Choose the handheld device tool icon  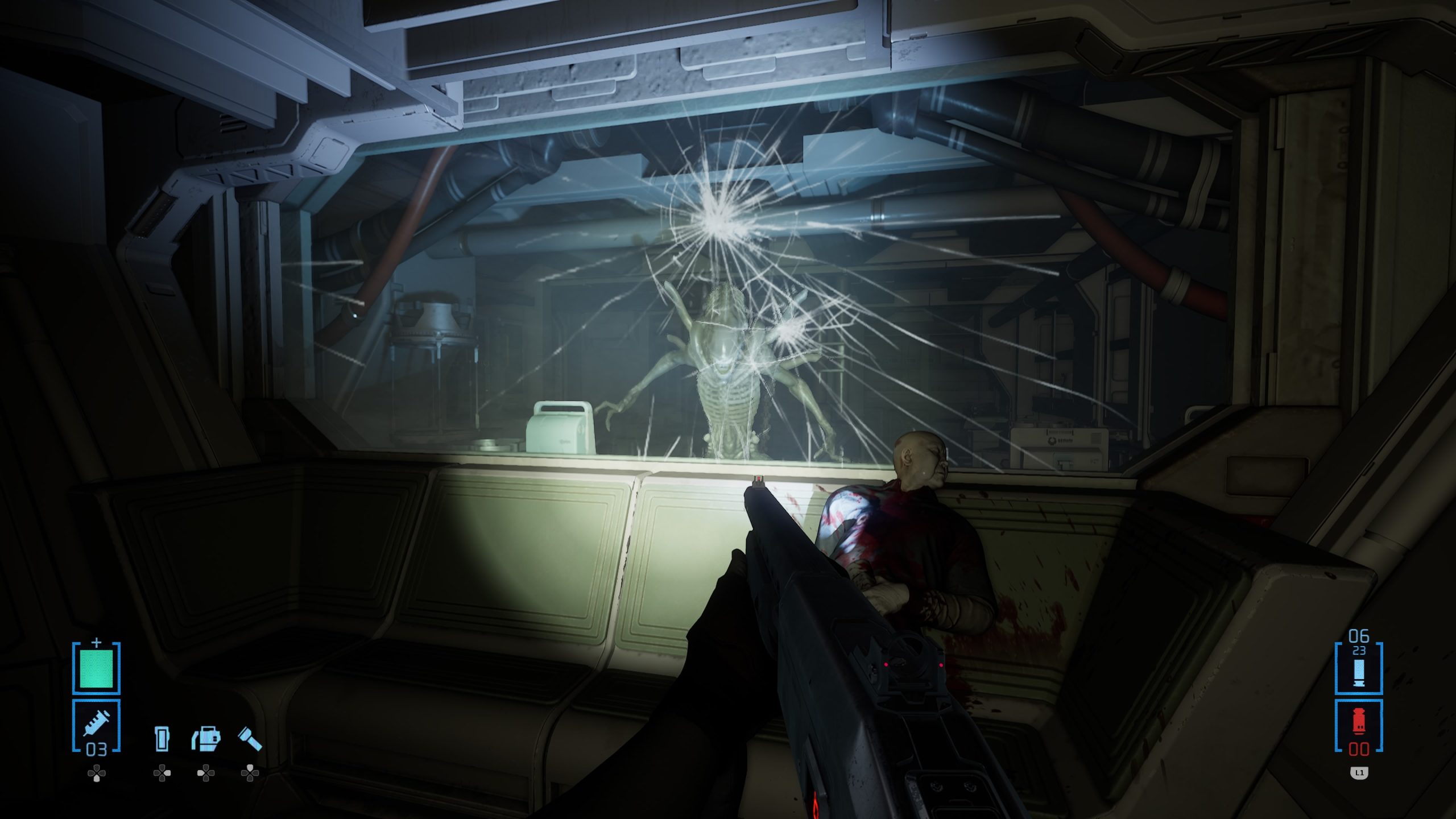coord(162,738)
